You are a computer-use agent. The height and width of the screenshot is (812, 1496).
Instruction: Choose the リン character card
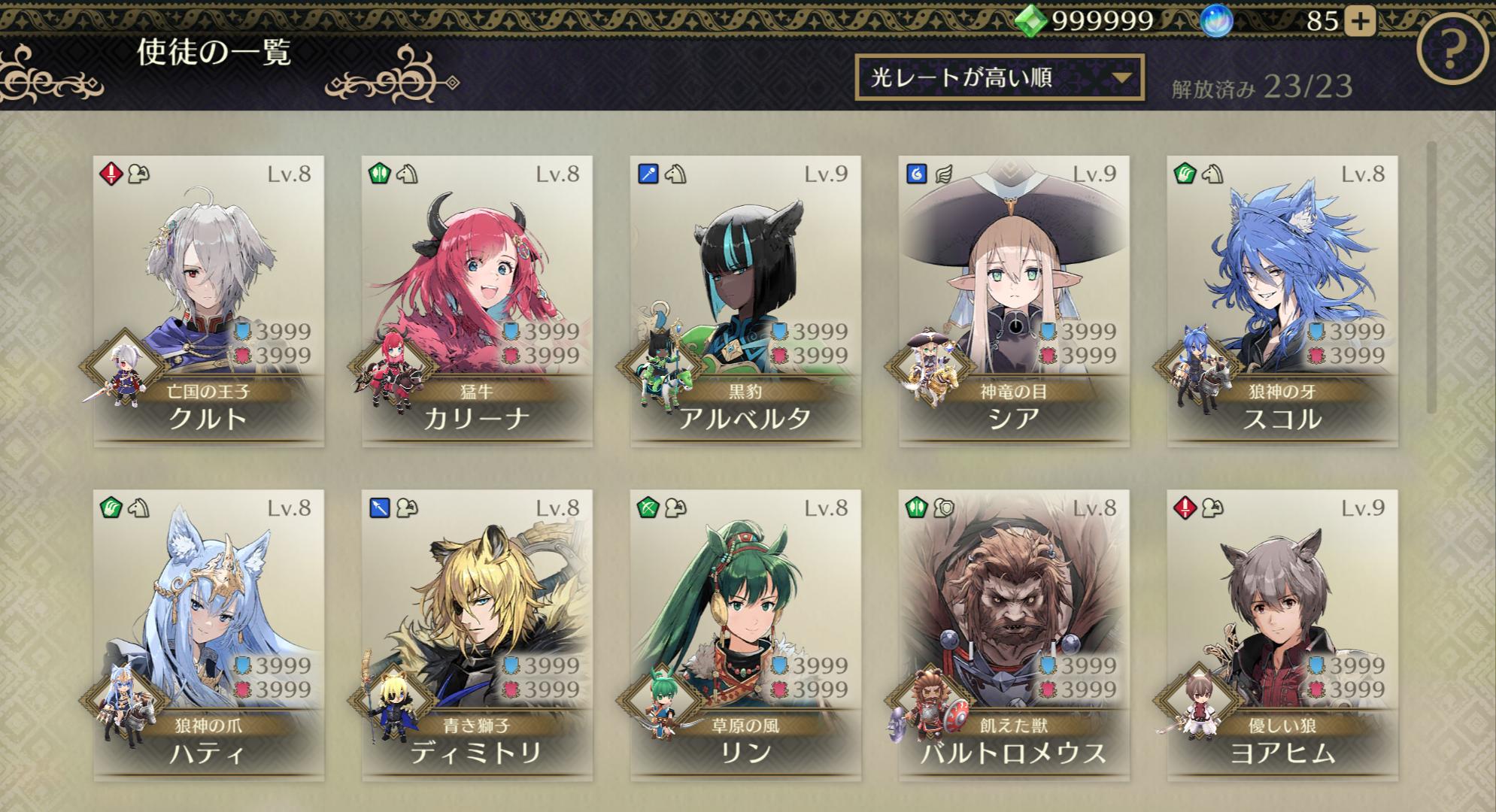tap(745, 635)
